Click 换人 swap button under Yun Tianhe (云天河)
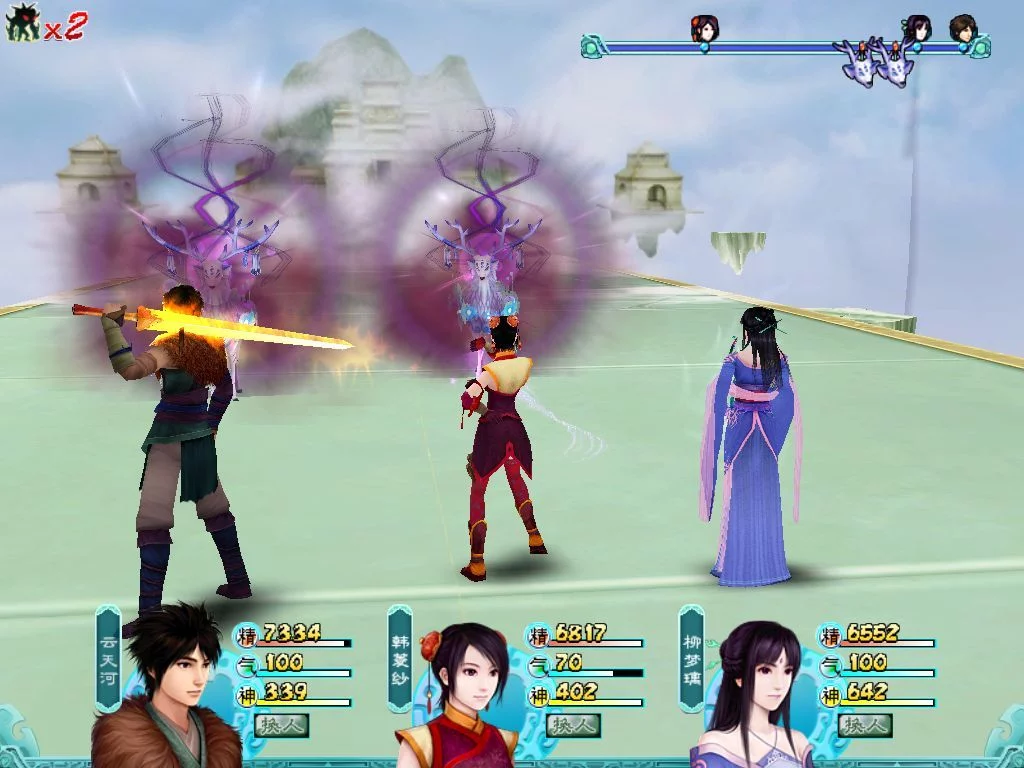Viewport: 1024px width, 768px height. click(281, 725)
